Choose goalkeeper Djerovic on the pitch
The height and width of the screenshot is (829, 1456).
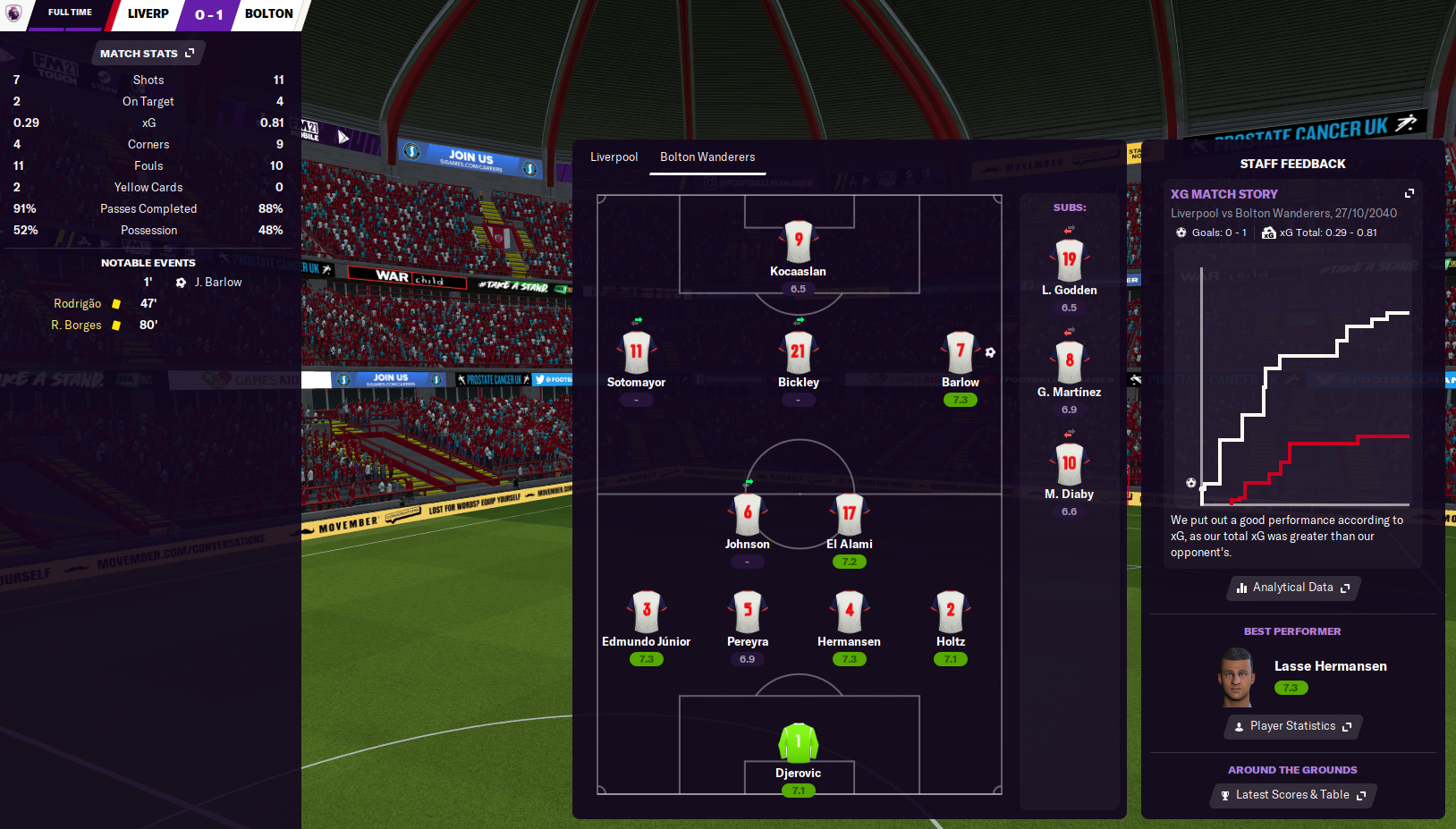click(798, 743)
